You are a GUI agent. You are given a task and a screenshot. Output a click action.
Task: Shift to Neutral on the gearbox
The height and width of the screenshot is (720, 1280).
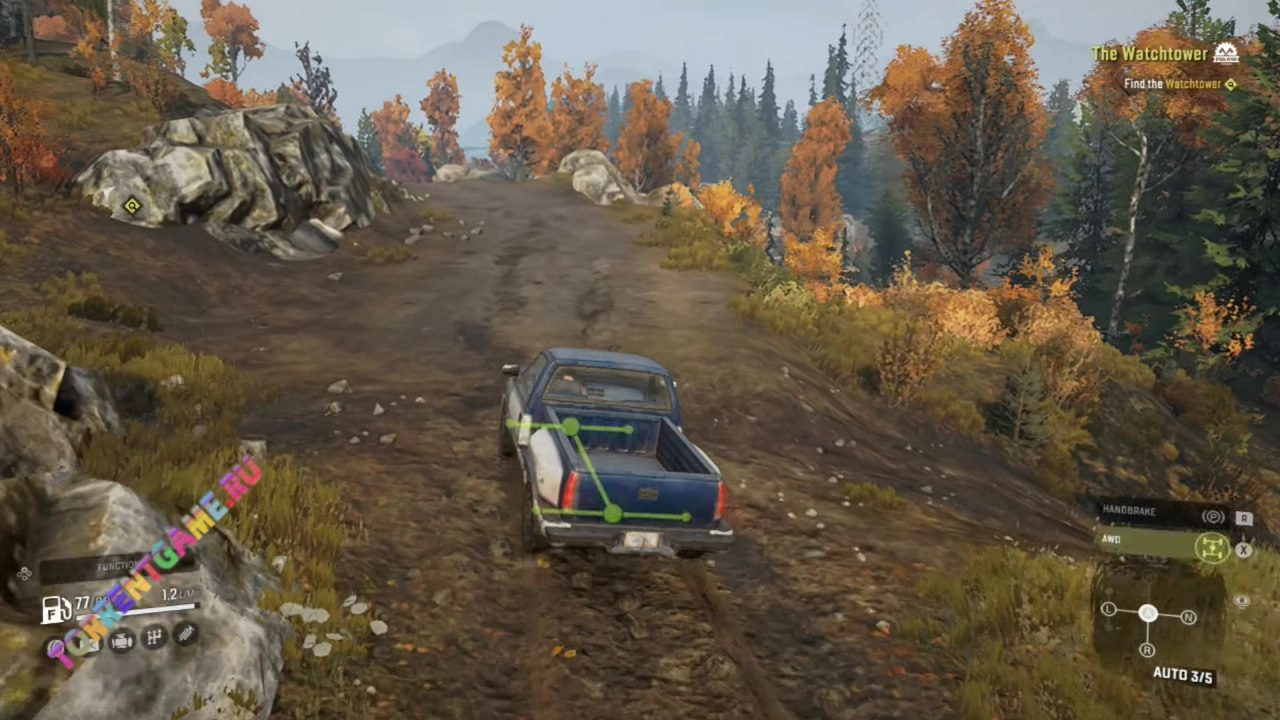coord(1189,617)
